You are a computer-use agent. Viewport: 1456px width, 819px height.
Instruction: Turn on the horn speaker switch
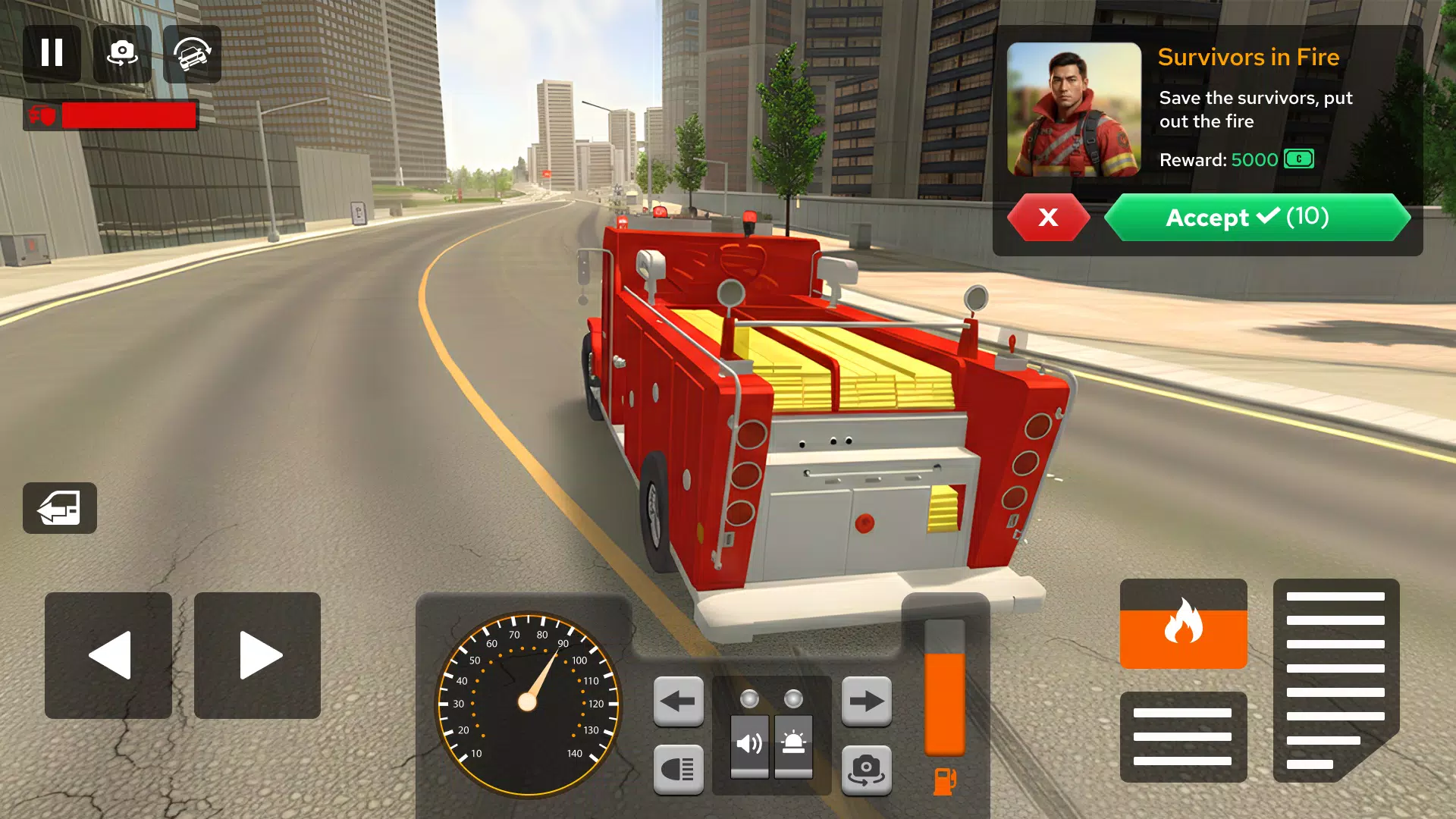749,745
